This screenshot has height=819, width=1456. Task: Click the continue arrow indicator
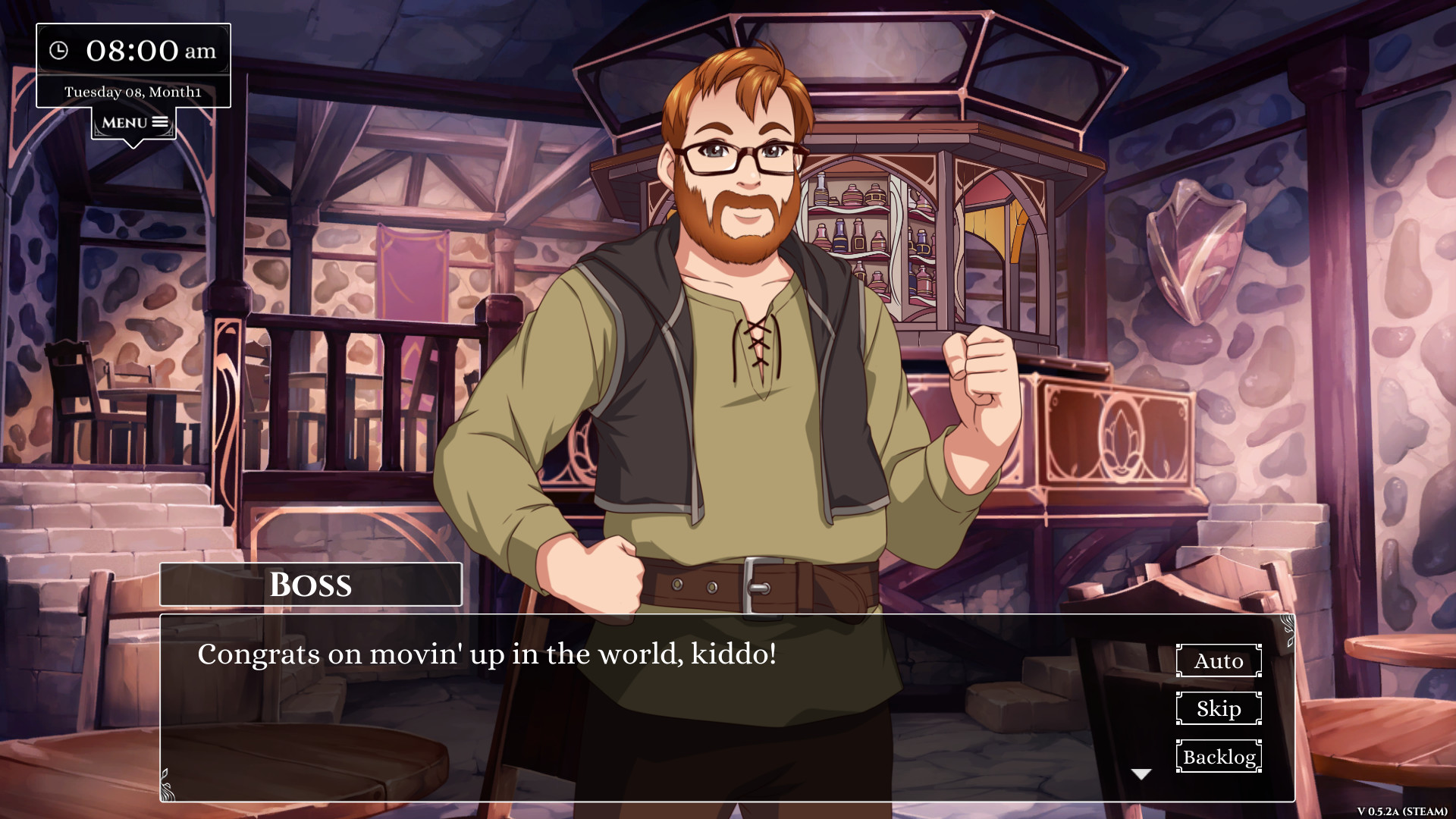1141,773
